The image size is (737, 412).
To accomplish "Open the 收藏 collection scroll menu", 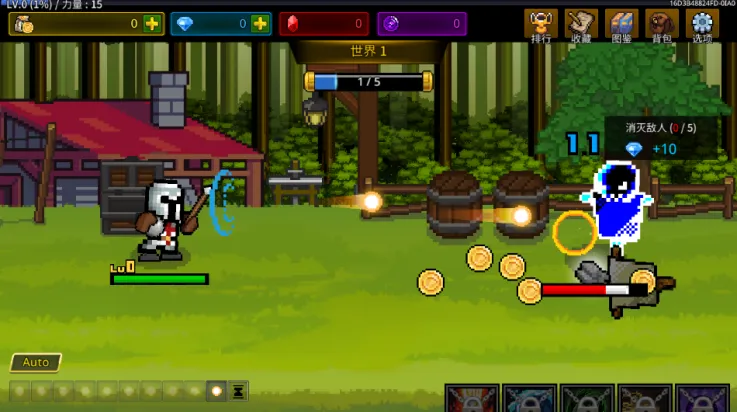I will click(581, 26).
